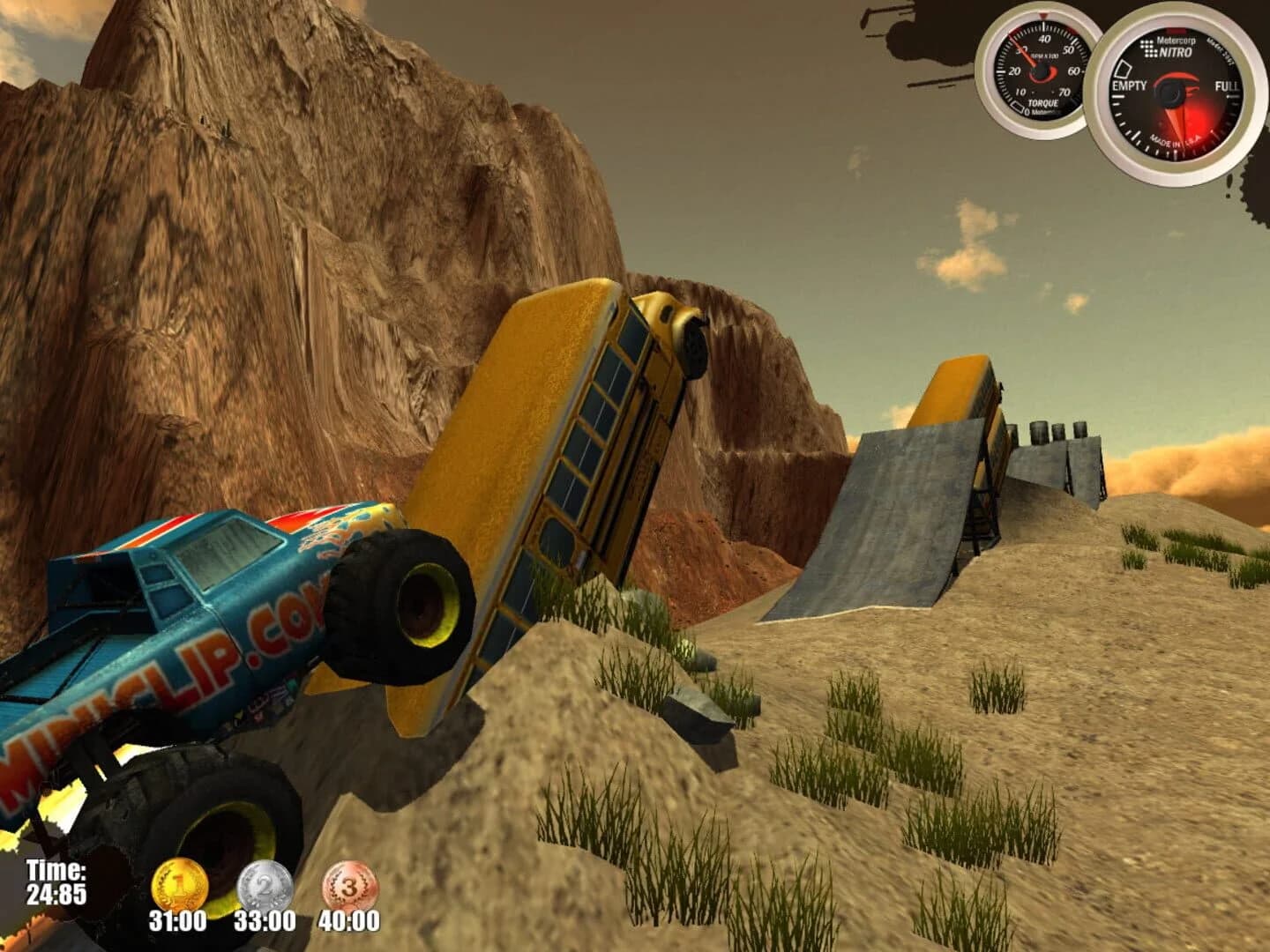Image resolution: width=1270 pixels, height=952 pixels.
Task: Click the EMPTY label on the nitro gauge
Action: coord(1129,86)
